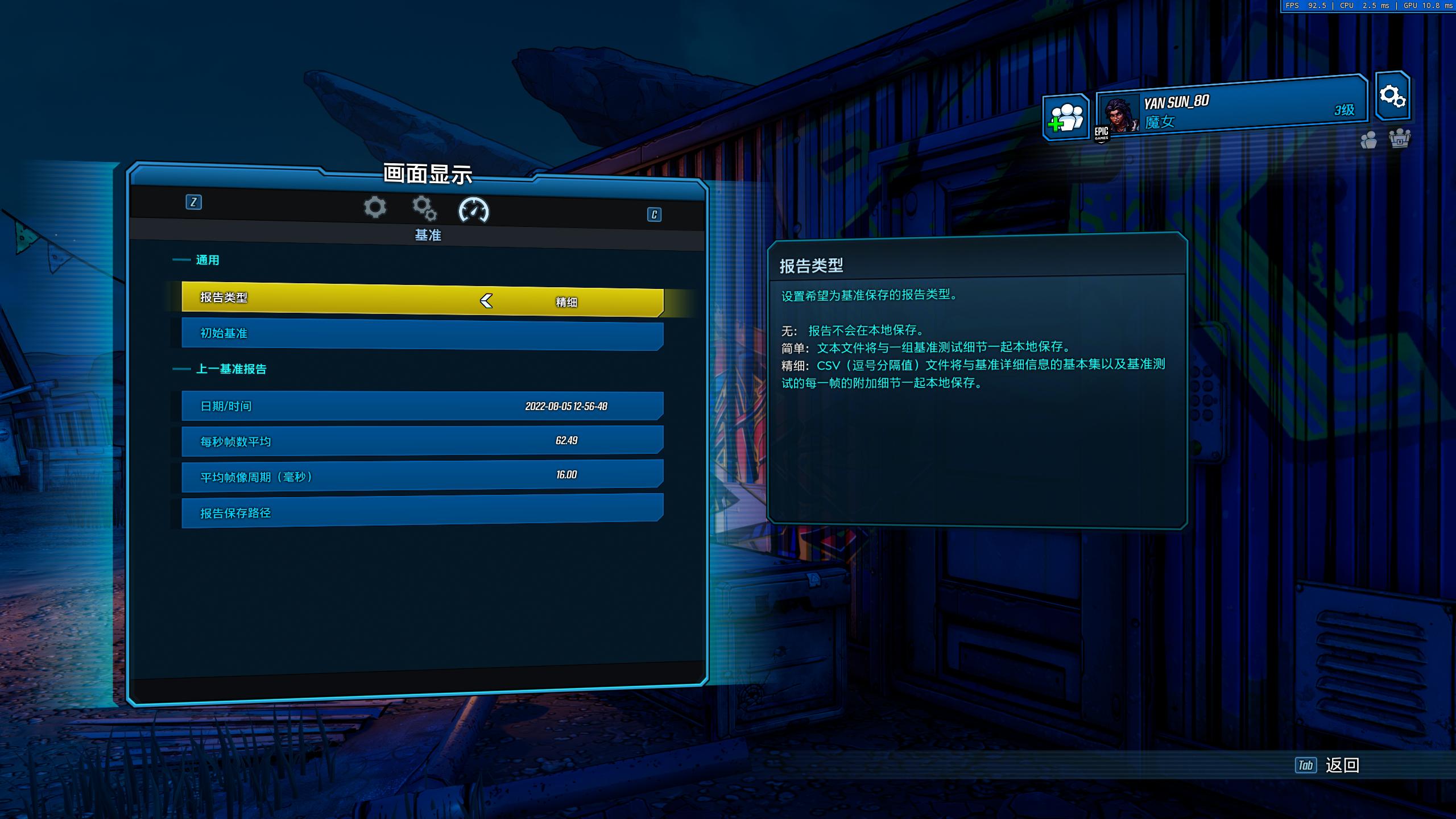Collapse the 上一基准报告 section

point(231,369)
